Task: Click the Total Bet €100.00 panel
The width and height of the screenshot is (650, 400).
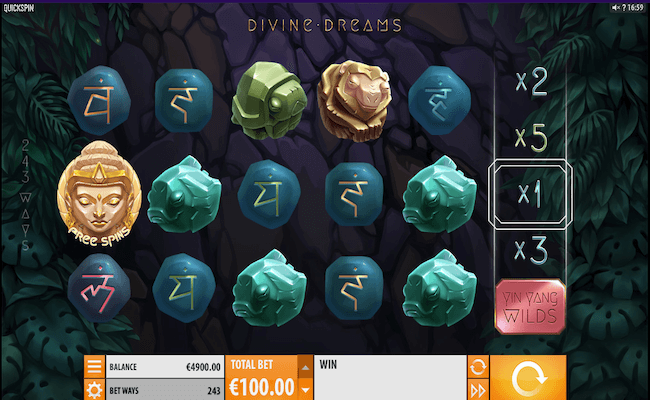Action: [262, 378]
